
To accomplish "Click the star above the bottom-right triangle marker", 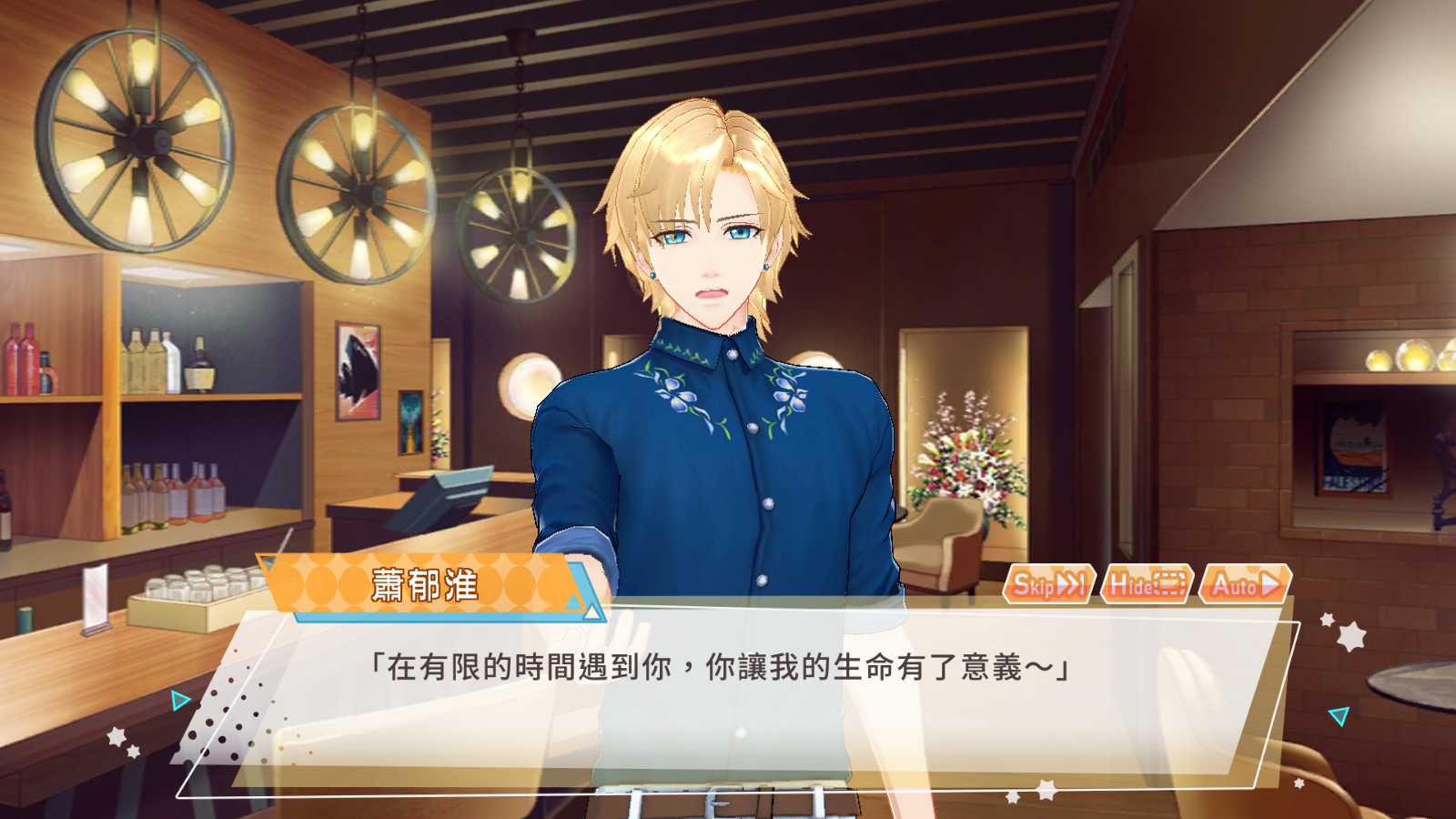I will click(x=1327, y=619).
